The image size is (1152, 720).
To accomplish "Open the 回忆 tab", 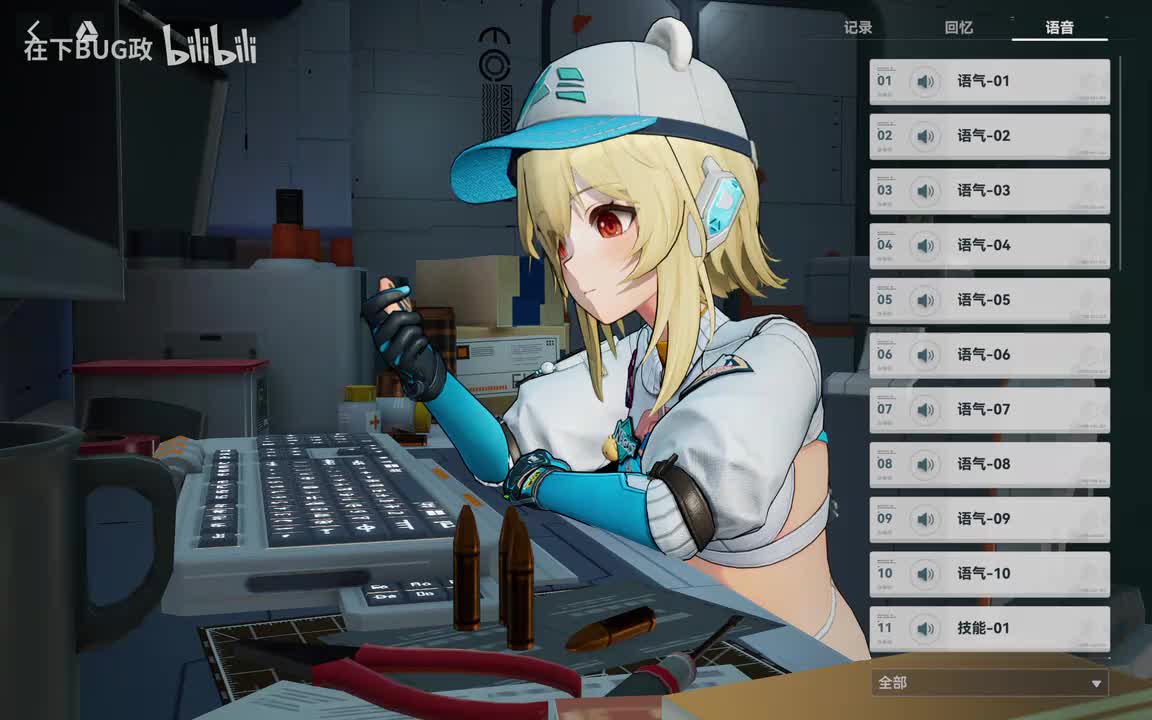I will [x=959, y=28].
